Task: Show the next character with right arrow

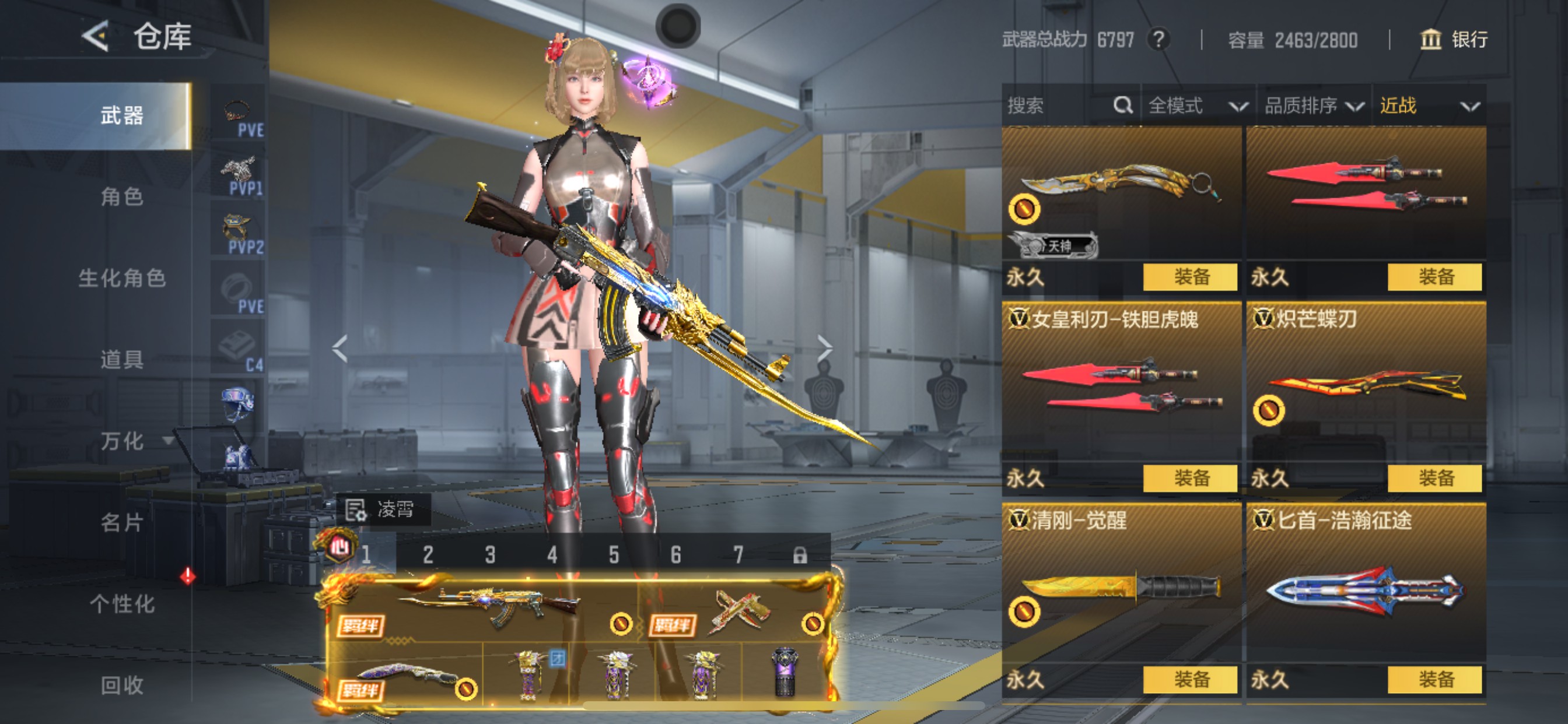Action: coord(824,348)
